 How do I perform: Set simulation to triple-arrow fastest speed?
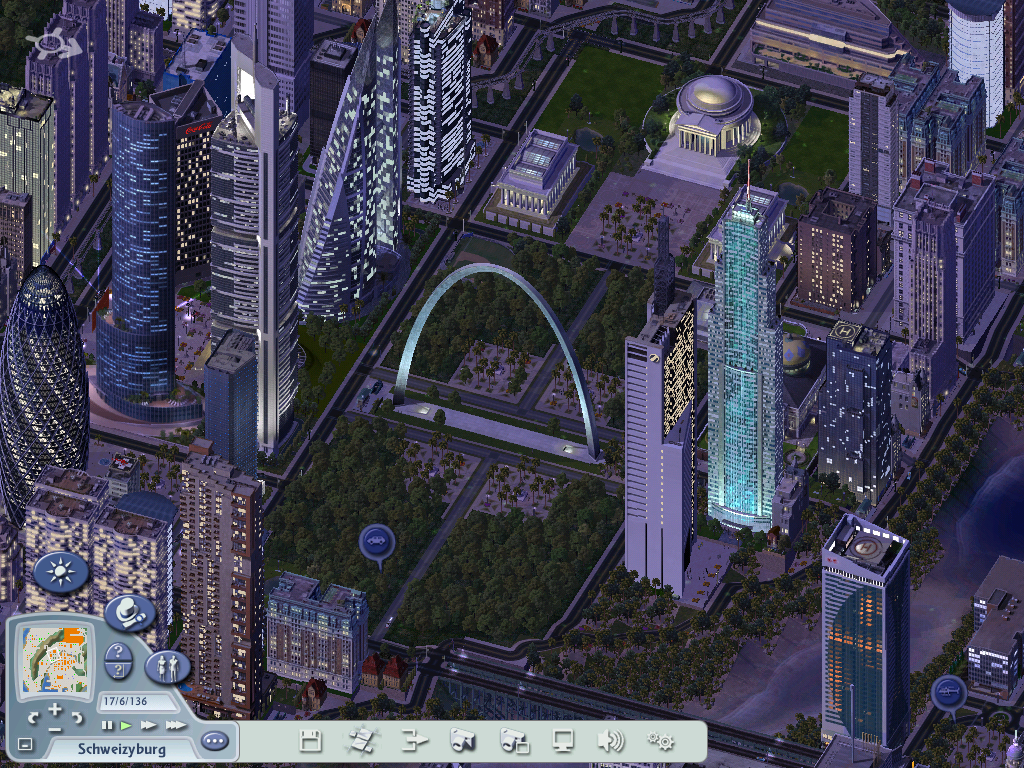[x=175, y=725]
